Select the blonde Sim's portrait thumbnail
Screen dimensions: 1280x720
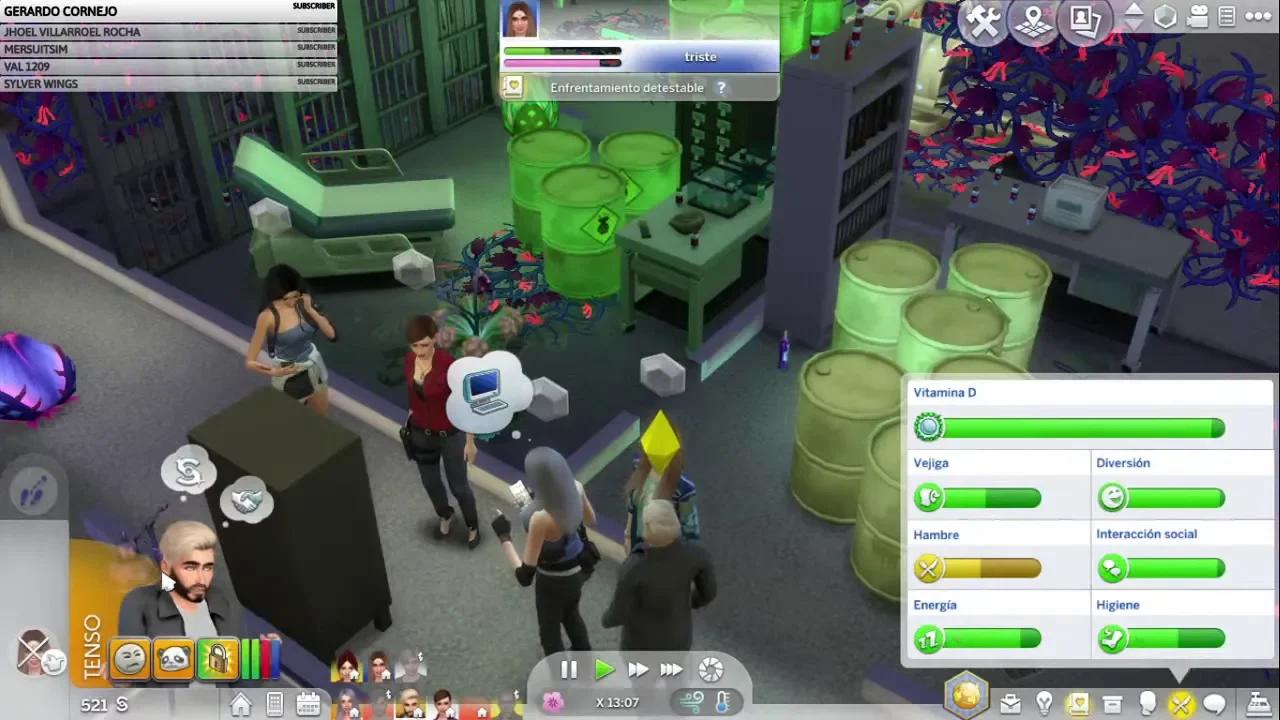point(413,700)
